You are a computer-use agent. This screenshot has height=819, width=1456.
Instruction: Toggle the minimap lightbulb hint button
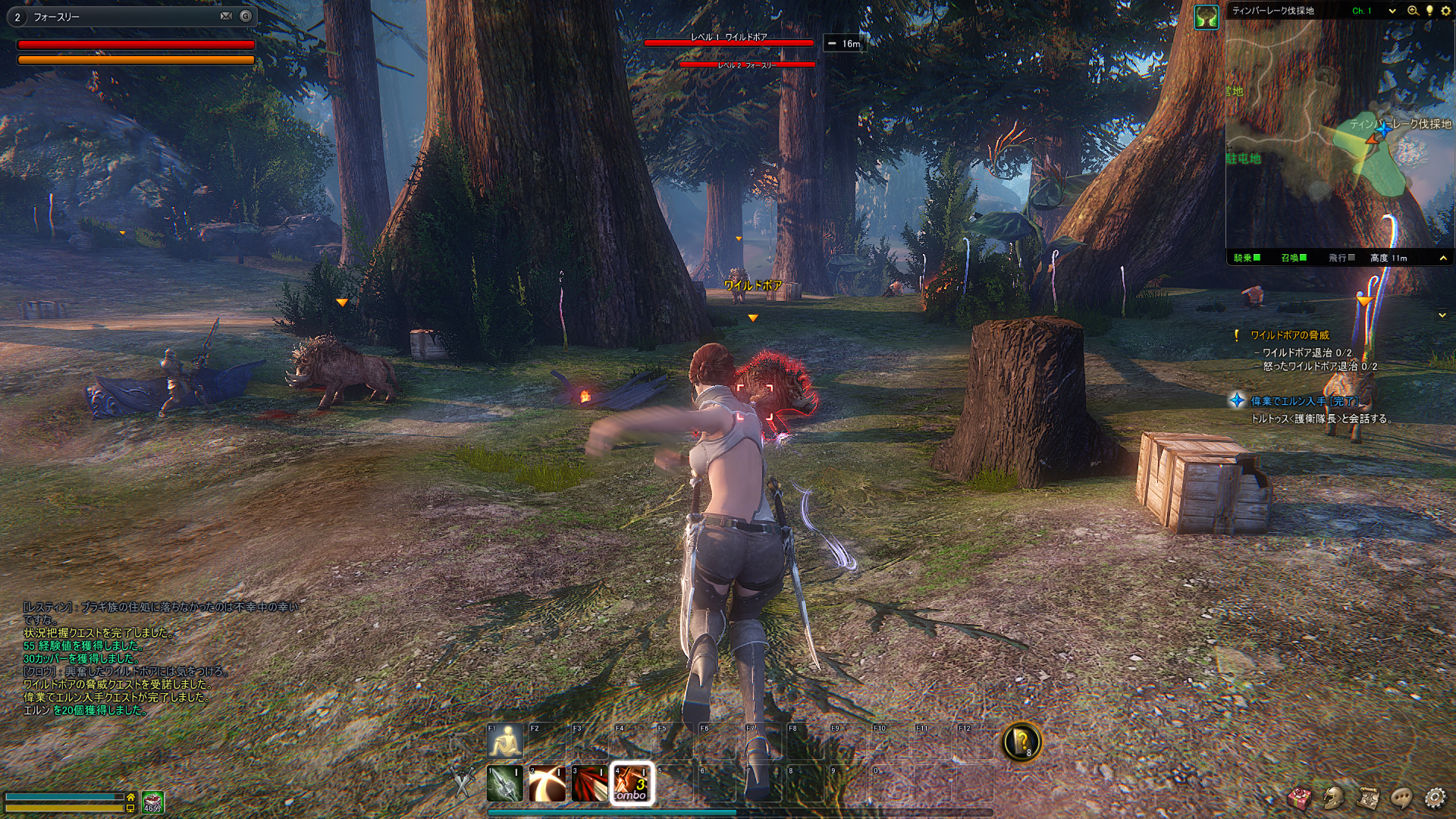1429,11
